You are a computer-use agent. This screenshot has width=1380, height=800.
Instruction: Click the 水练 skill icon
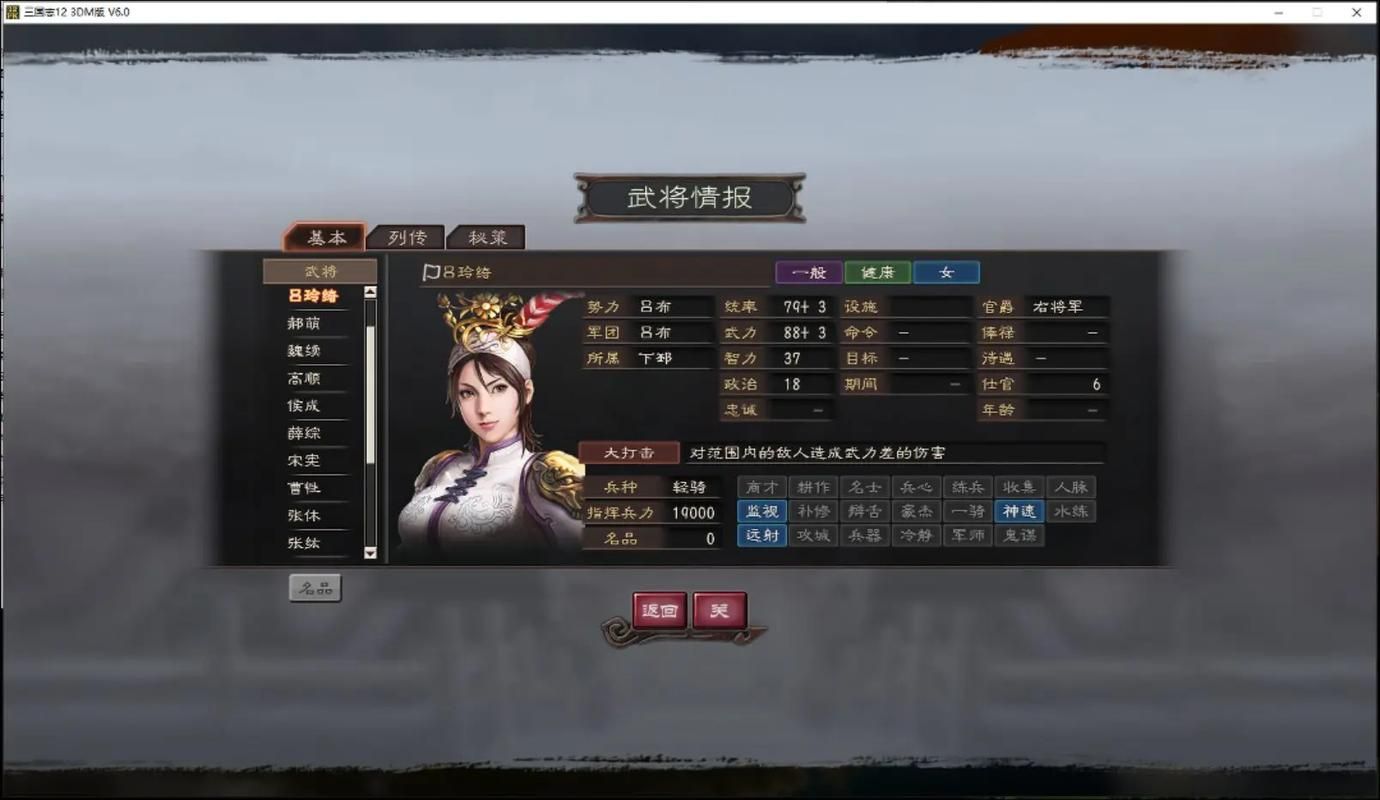(x=1071, y=511)
